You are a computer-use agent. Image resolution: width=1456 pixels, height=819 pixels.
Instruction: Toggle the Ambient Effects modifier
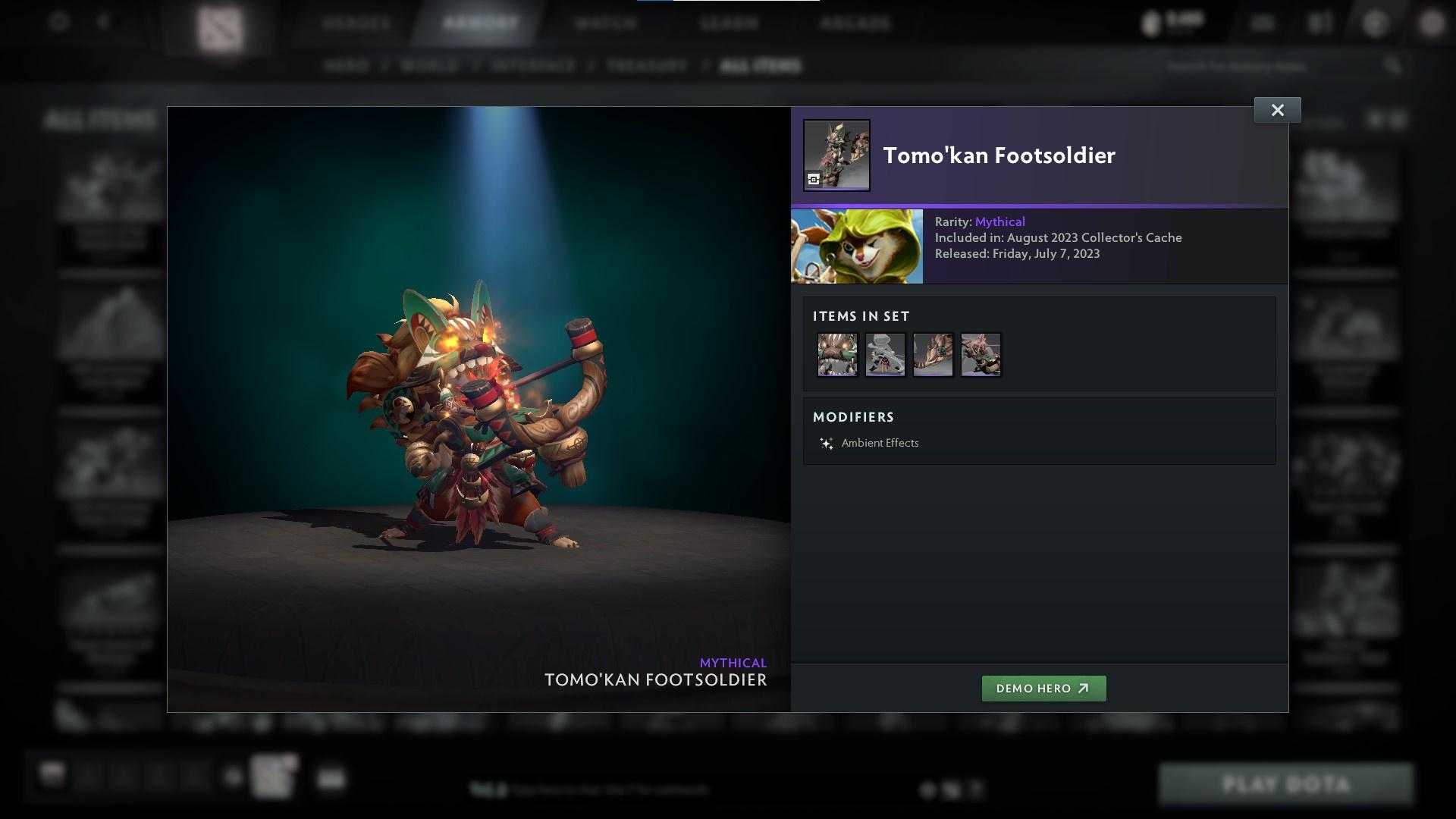(880, 443)
